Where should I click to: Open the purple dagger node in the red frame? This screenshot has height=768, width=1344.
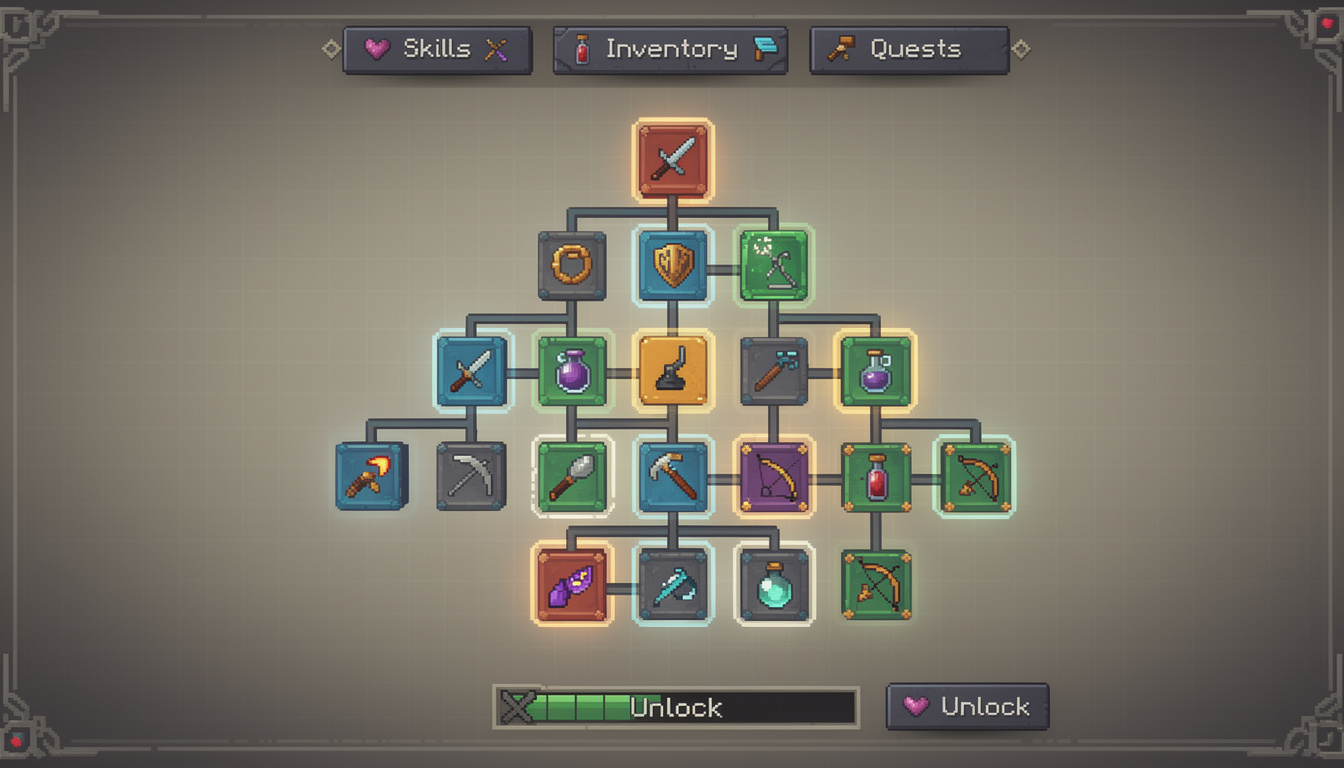(x=572, y=585)
